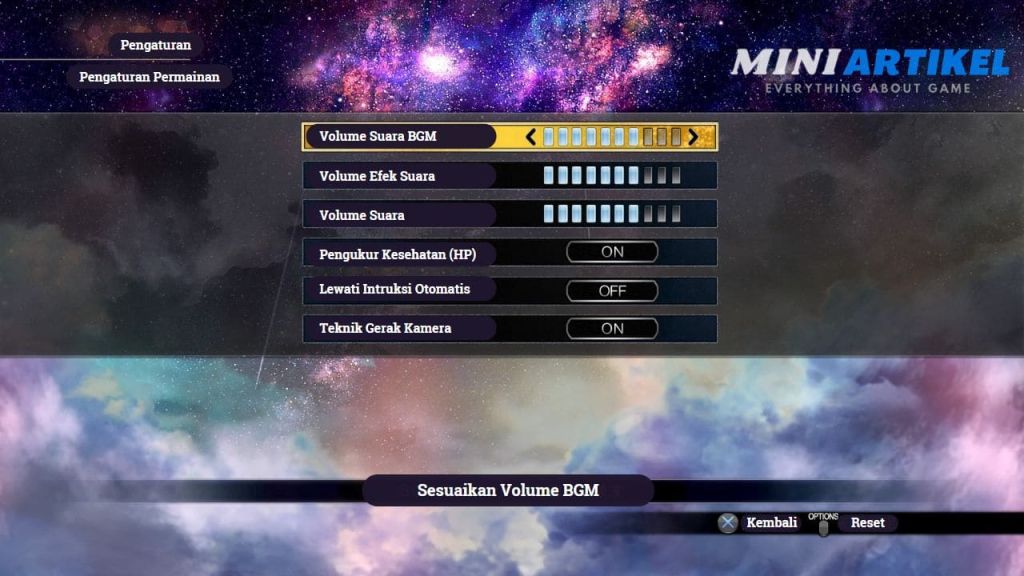Toggle Lewati Intruksi Otomatis OFF switch

(x=612, y=290)
